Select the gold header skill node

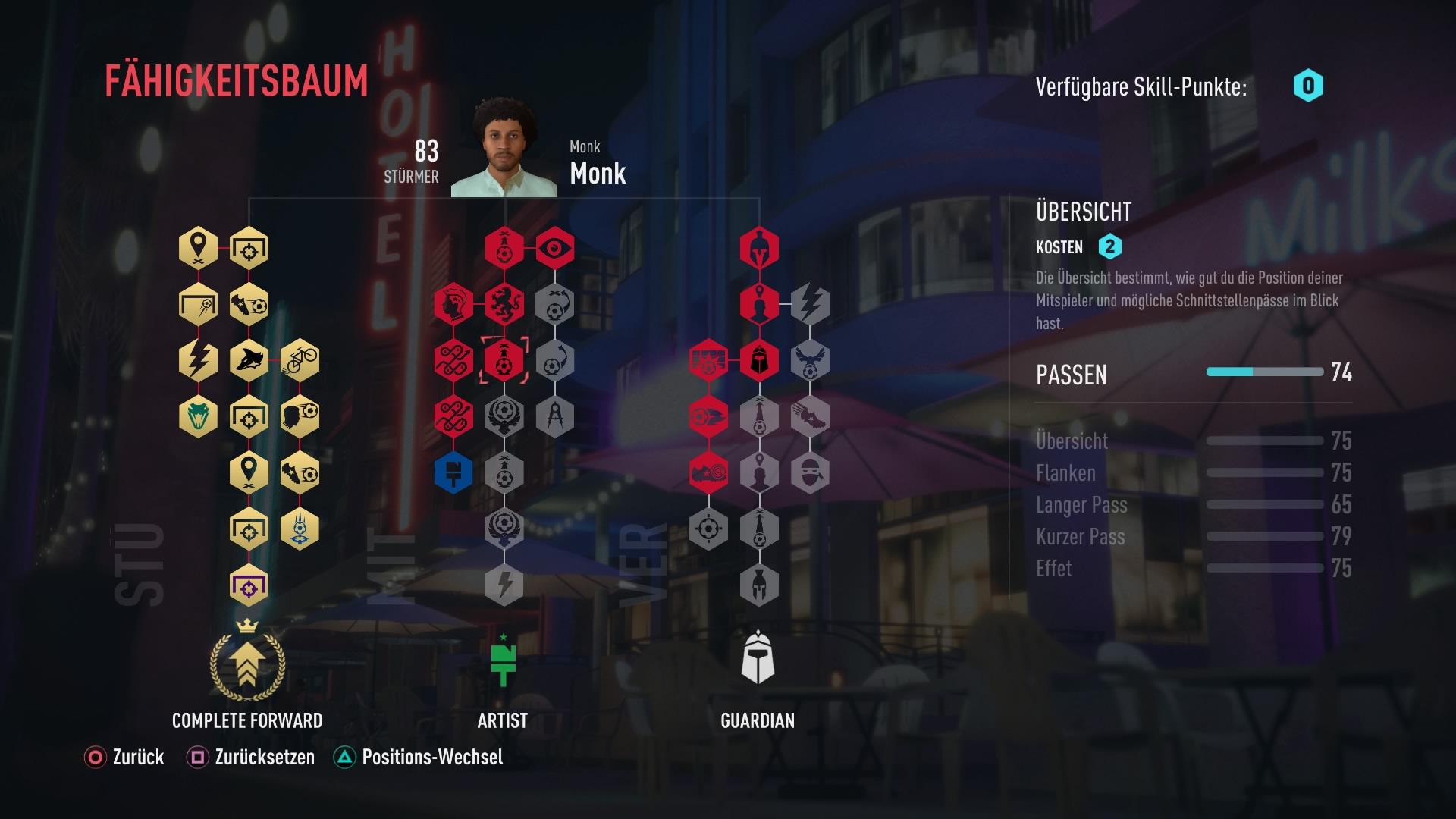click(x=300, y=416)
